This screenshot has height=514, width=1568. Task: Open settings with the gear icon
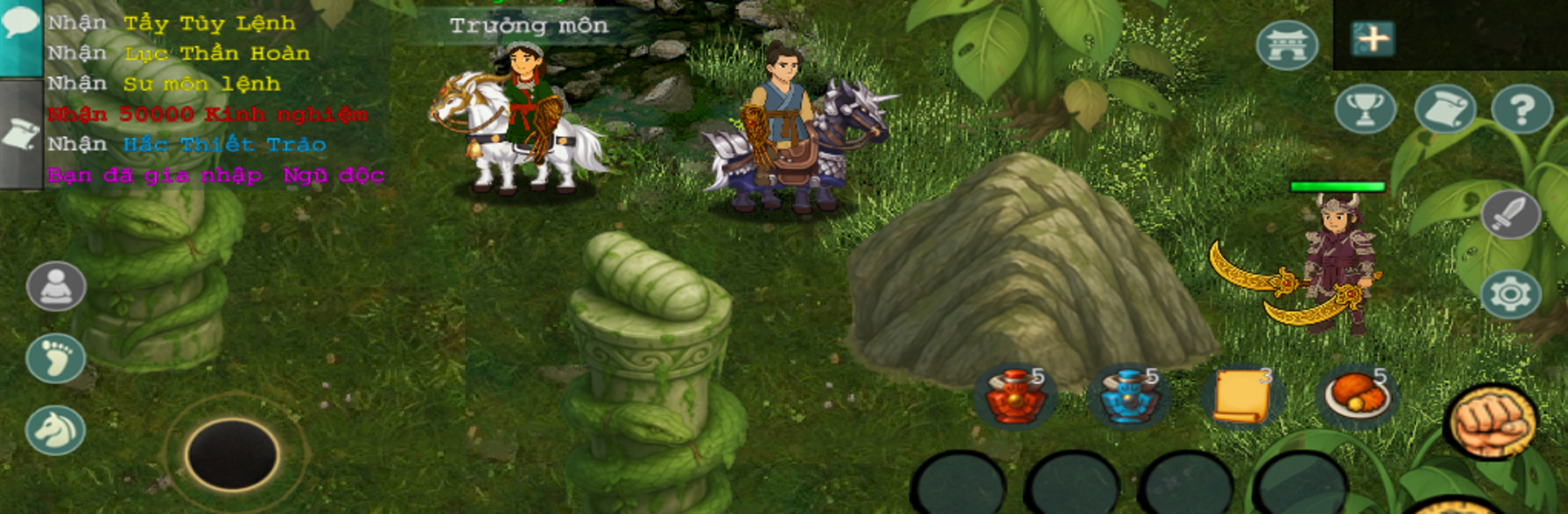(1510, 294)
